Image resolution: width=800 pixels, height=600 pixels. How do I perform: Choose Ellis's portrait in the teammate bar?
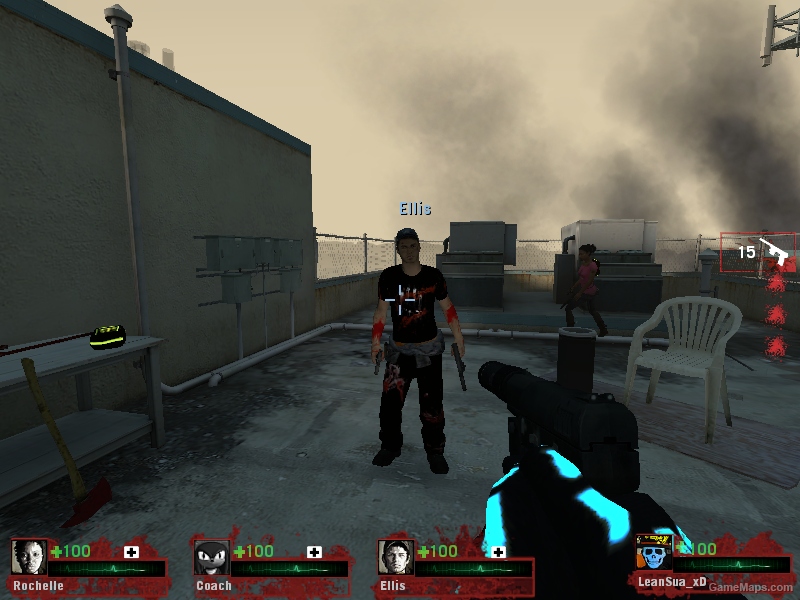pyautogui.click(x=396, y=558)
